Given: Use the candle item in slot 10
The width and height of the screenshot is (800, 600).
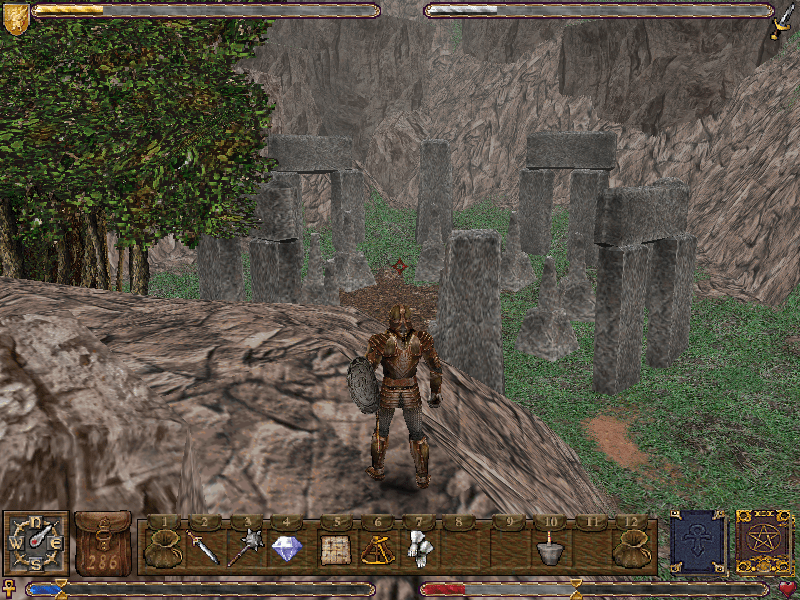Looking at the screenshot, I should tap(547, 548).
